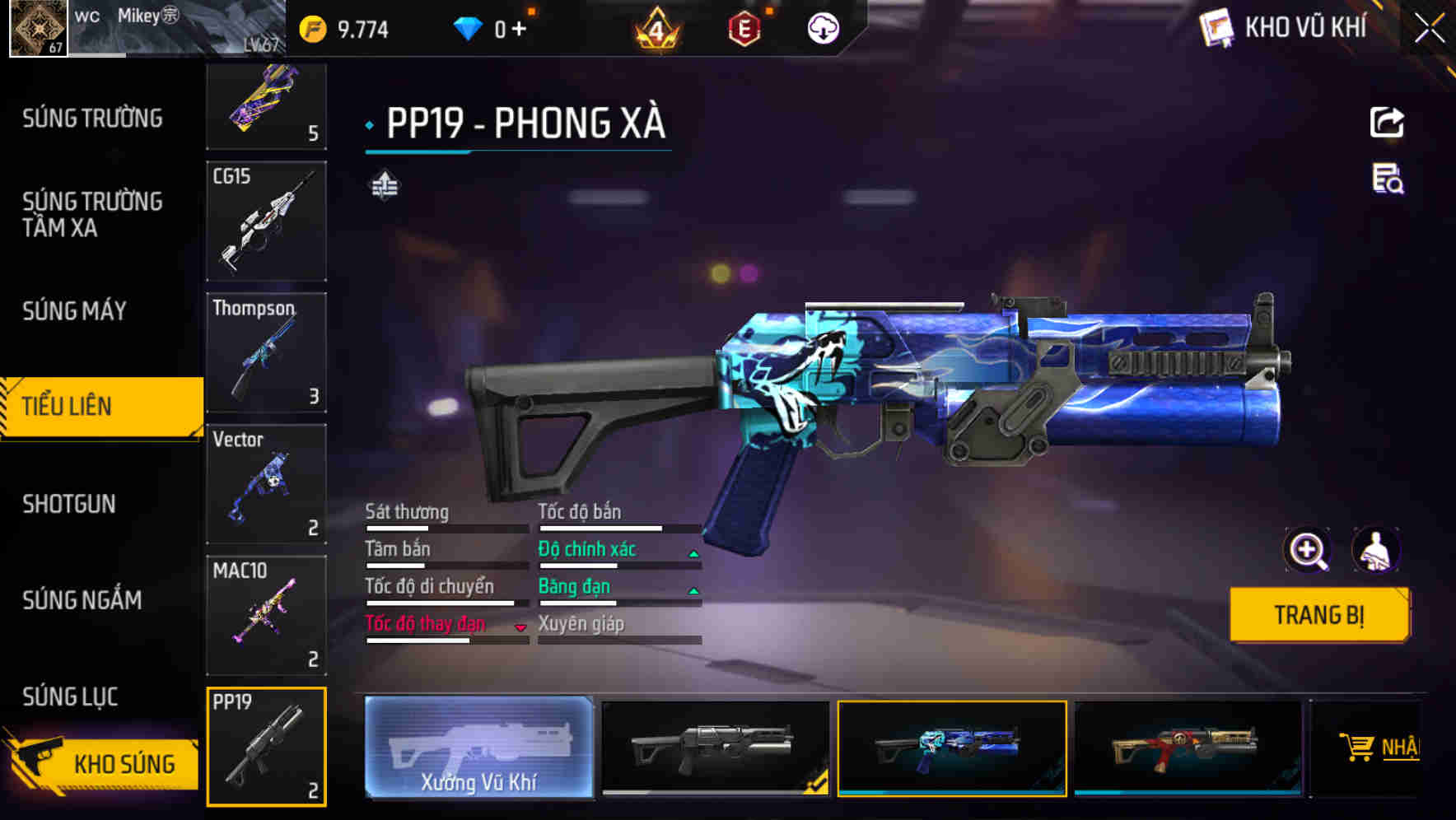This screenshot has width=1456, height=820.
Task: Switch to the SHOTGUN category
Action: click(x=70, y=504)
